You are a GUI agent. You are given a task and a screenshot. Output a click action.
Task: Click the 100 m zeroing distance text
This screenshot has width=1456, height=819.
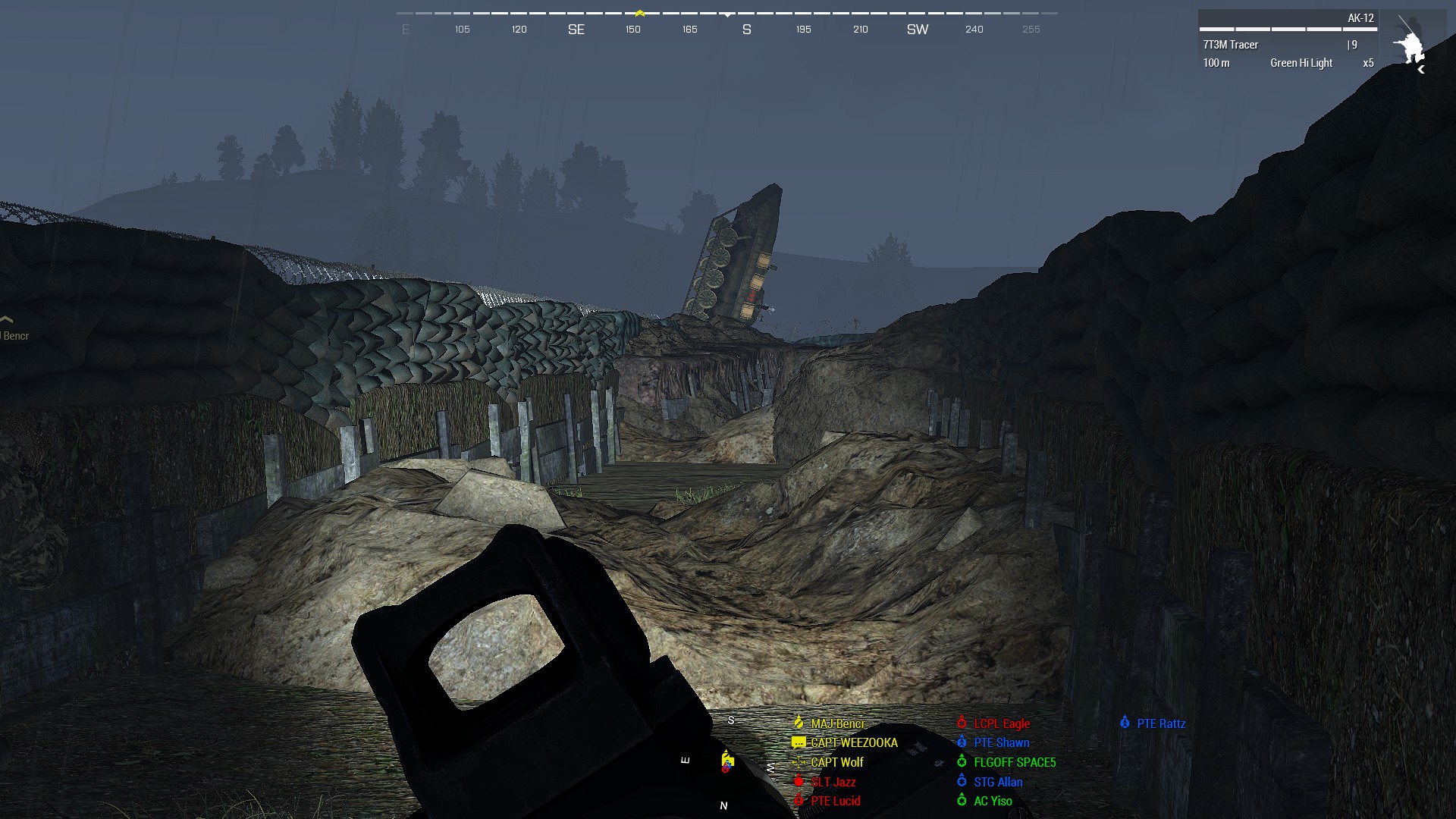1217,63
